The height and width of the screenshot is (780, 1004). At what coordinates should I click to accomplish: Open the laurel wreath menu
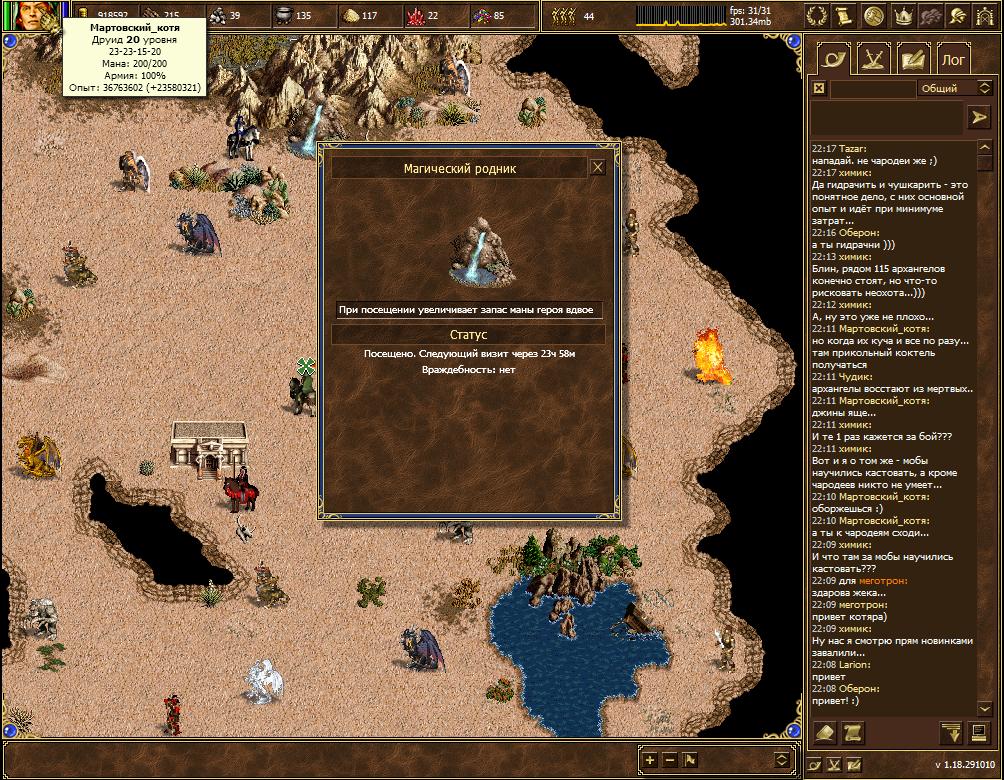pos(818,16)
